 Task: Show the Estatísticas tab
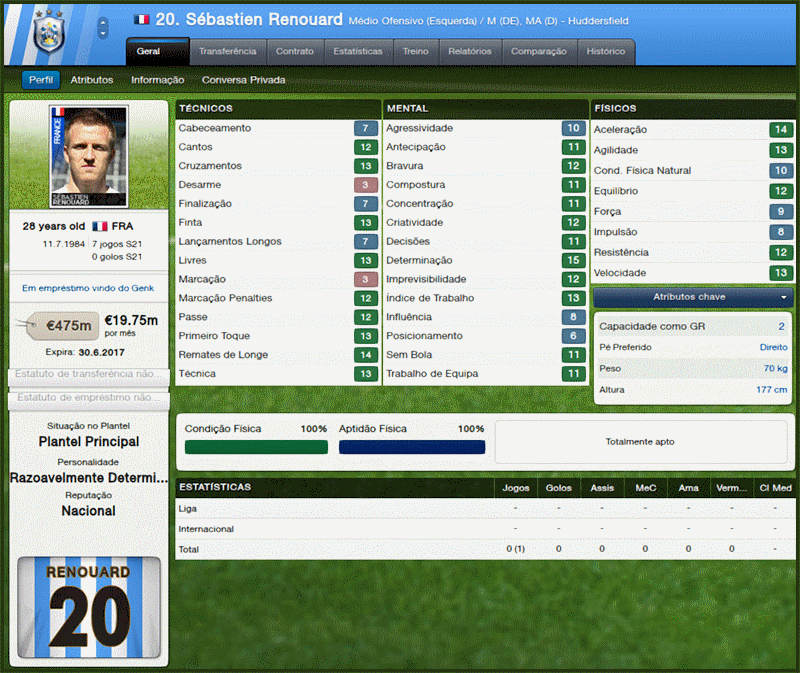click(358, 51)
